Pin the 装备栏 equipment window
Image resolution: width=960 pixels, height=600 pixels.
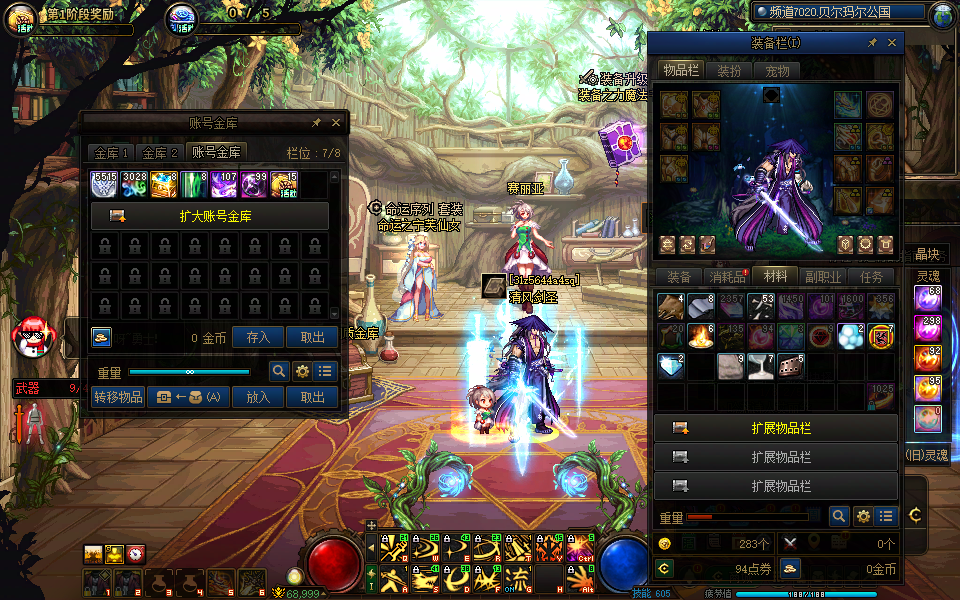tap(872, 43)
